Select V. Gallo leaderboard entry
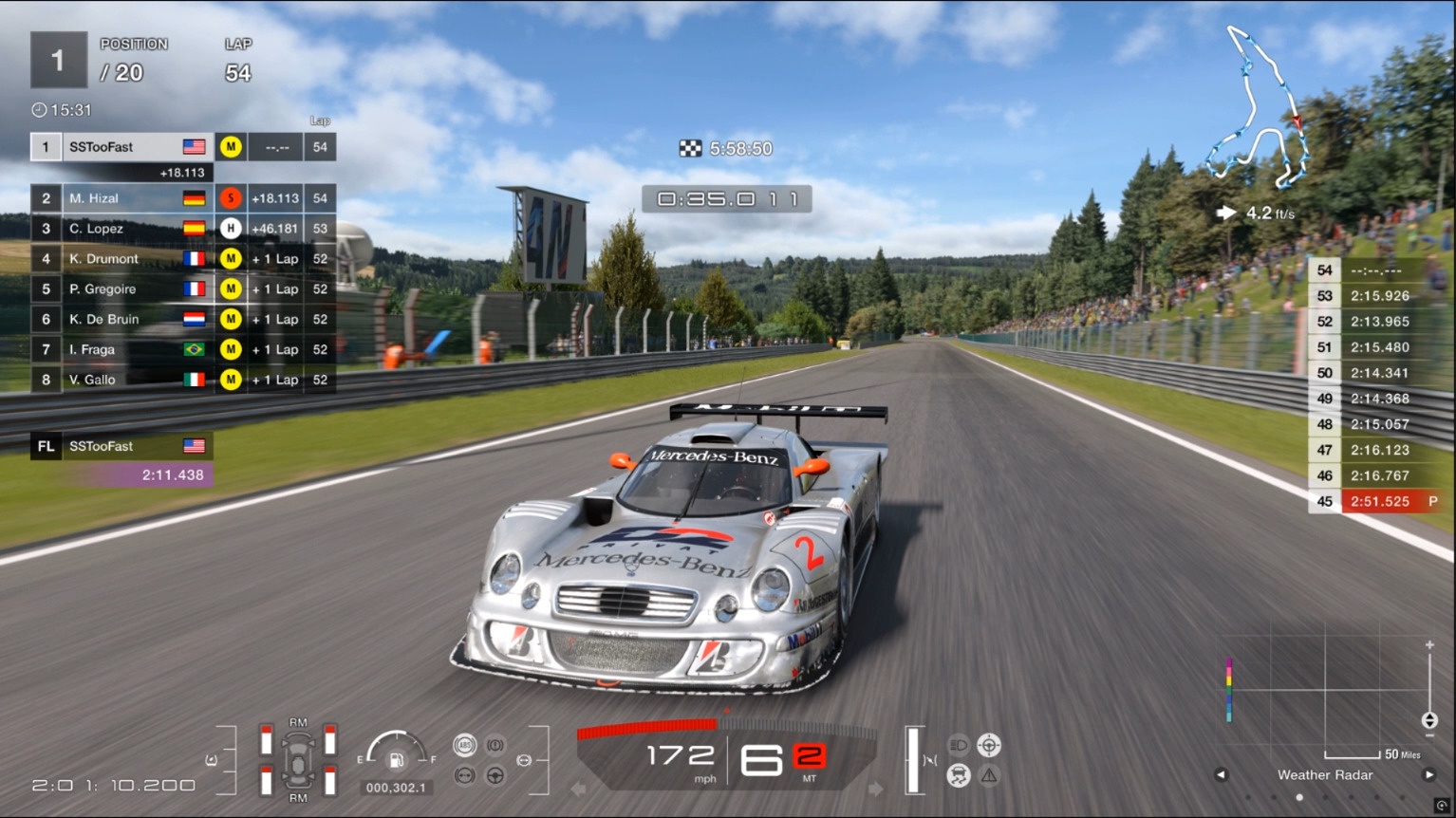The height and width of the screenshot is (818, 1456). coord(123,380)
